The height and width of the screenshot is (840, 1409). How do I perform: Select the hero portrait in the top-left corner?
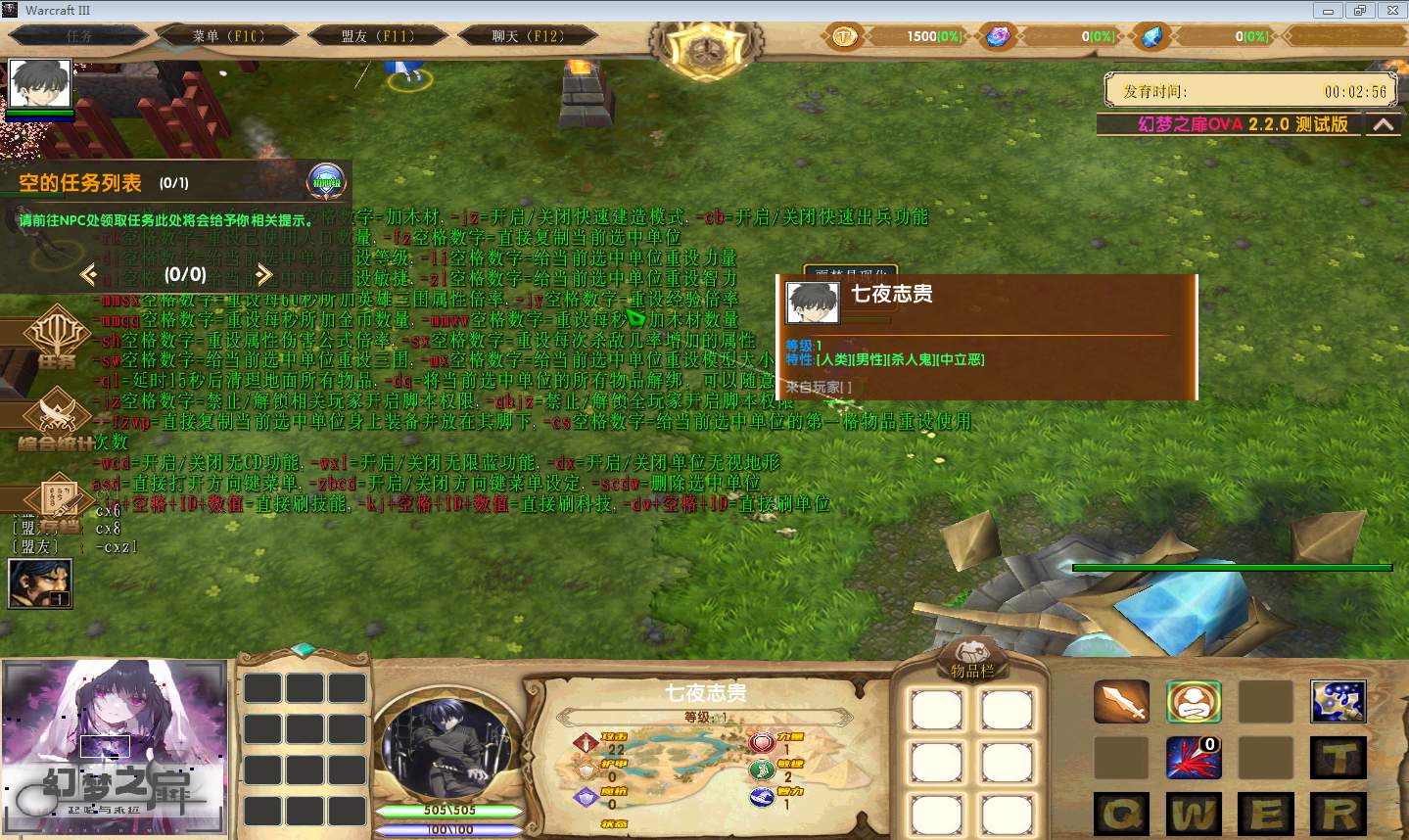40,85
